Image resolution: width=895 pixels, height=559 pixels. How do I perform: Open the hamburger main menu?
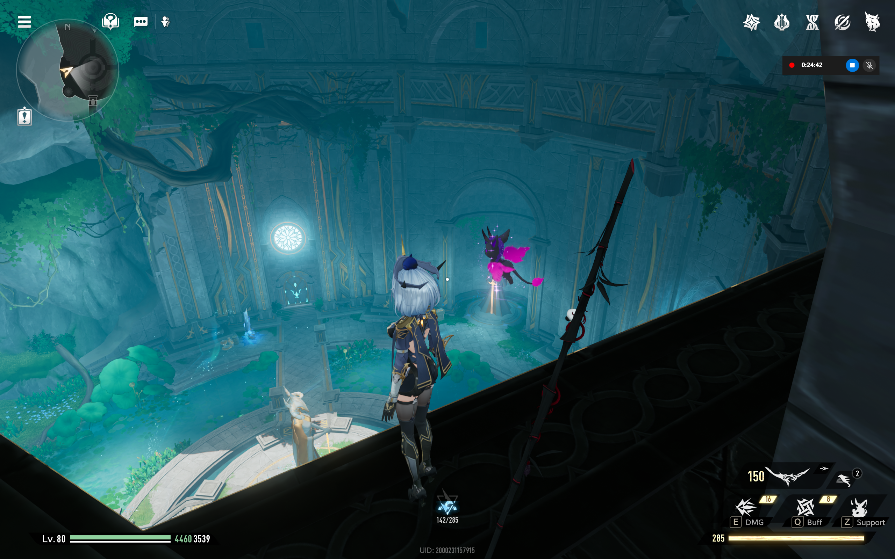pos(24,21)
